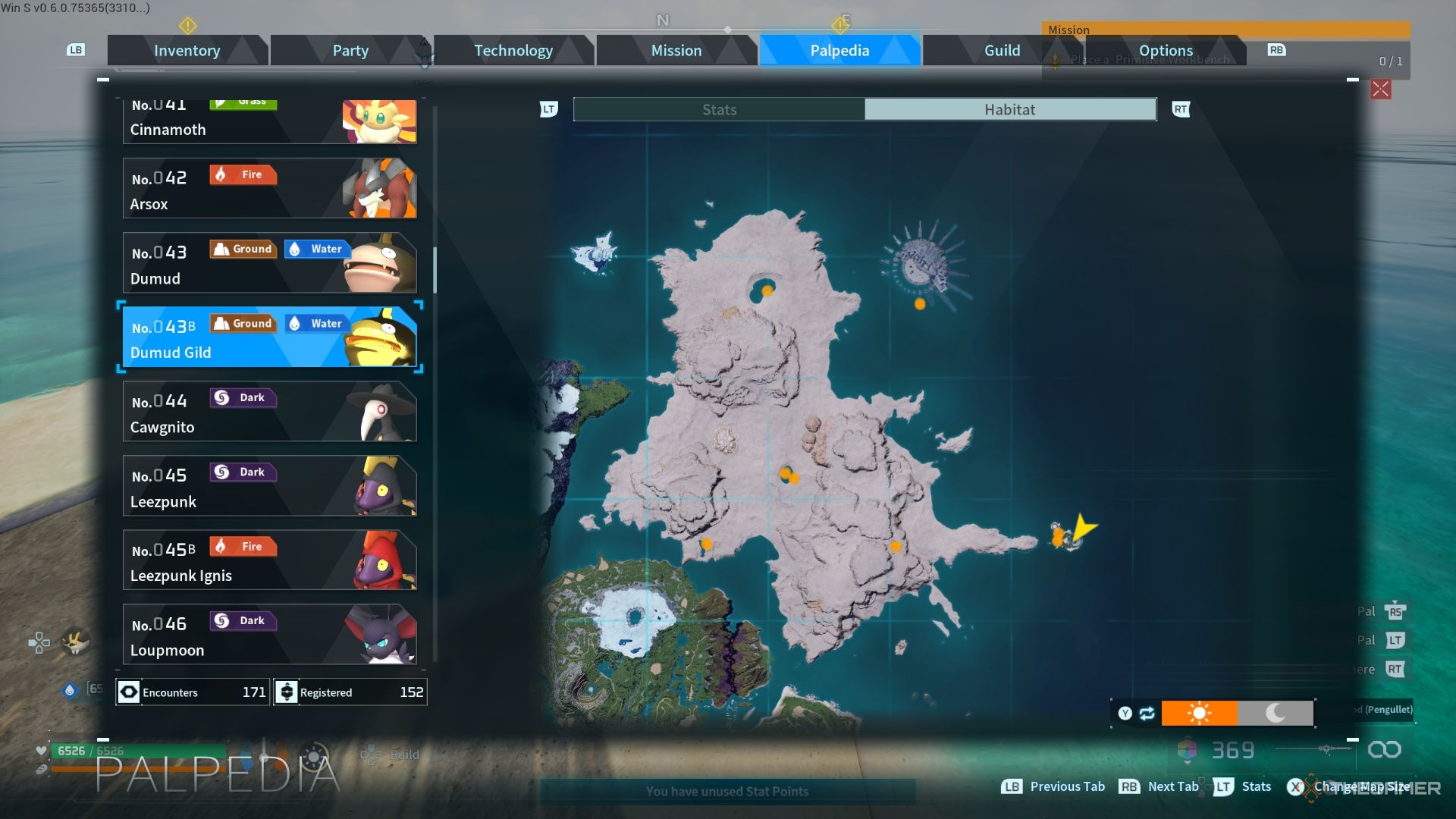Go to the Mission tab
The width and height of the screenshot is (1456, 819).
pos(676,51)
